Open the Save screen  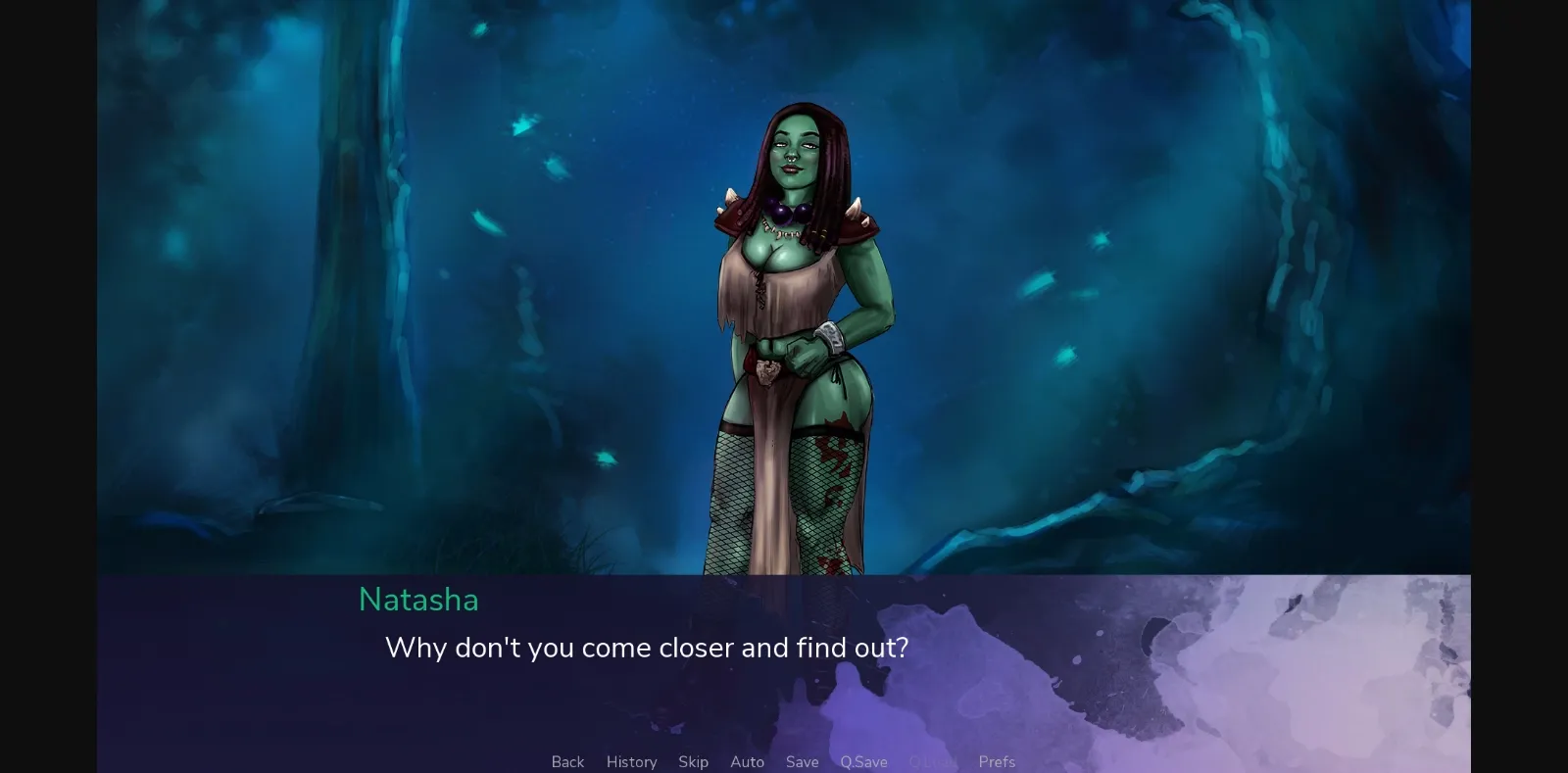802,761
